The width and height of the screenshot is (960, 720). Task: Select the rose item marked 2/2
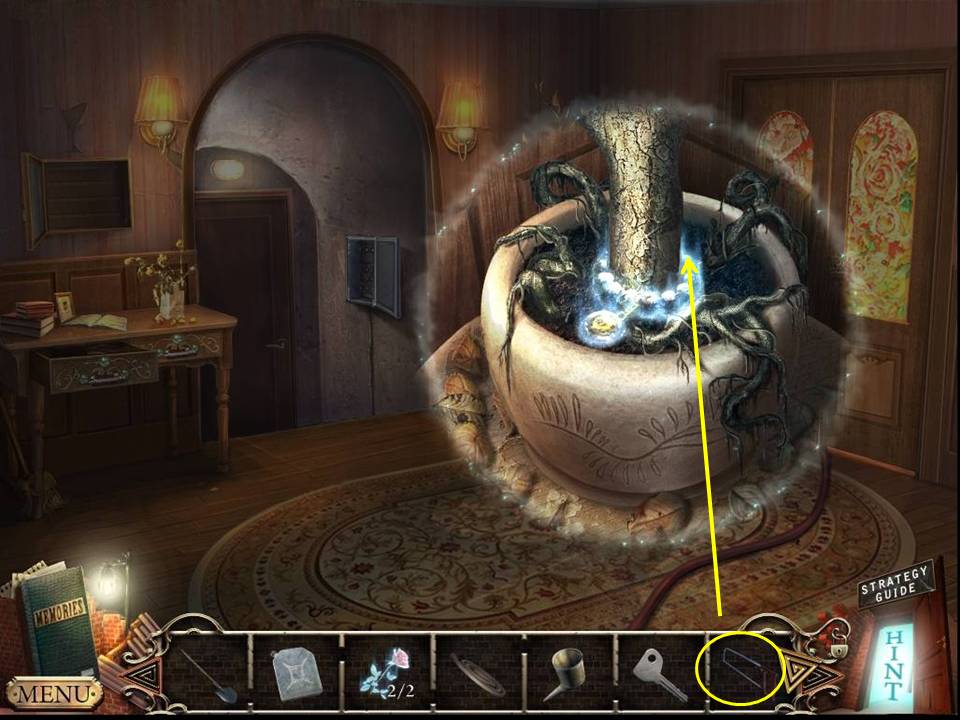(387, 669)
